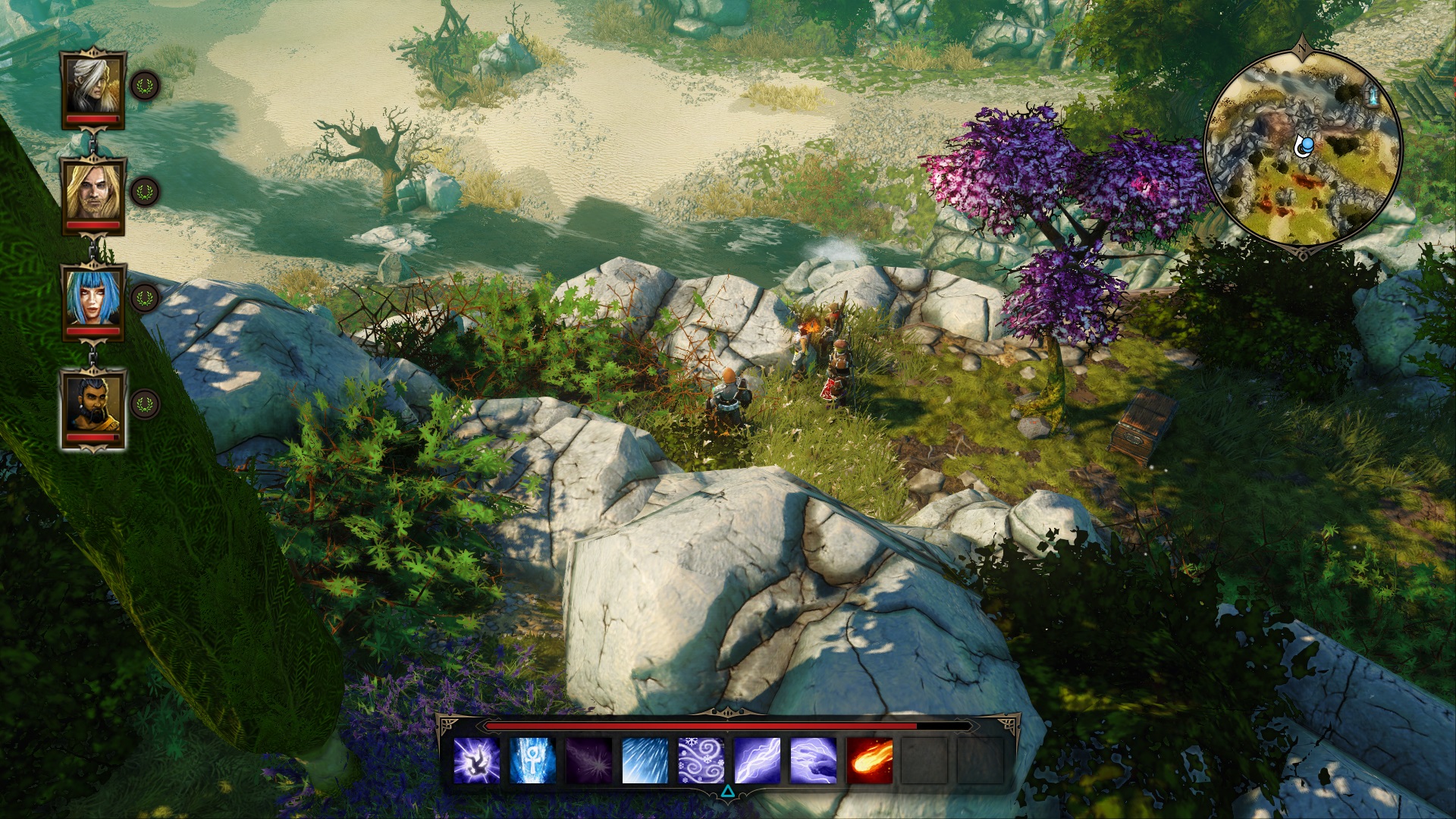
Task: Open the circular minimap
Action: point(1303,147)
